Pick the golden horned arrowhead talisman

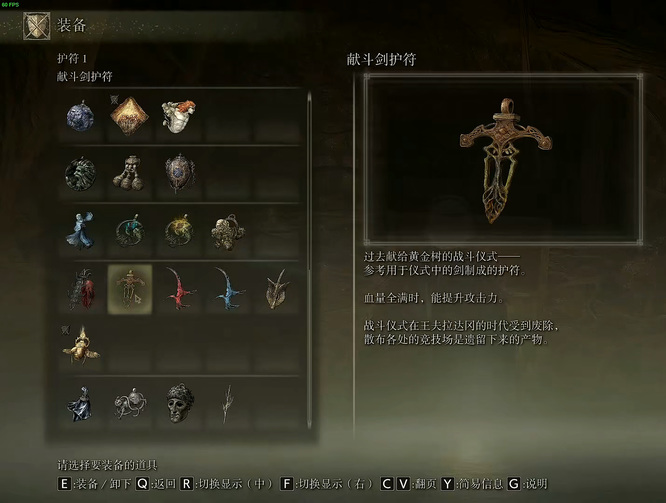[275, 288]
